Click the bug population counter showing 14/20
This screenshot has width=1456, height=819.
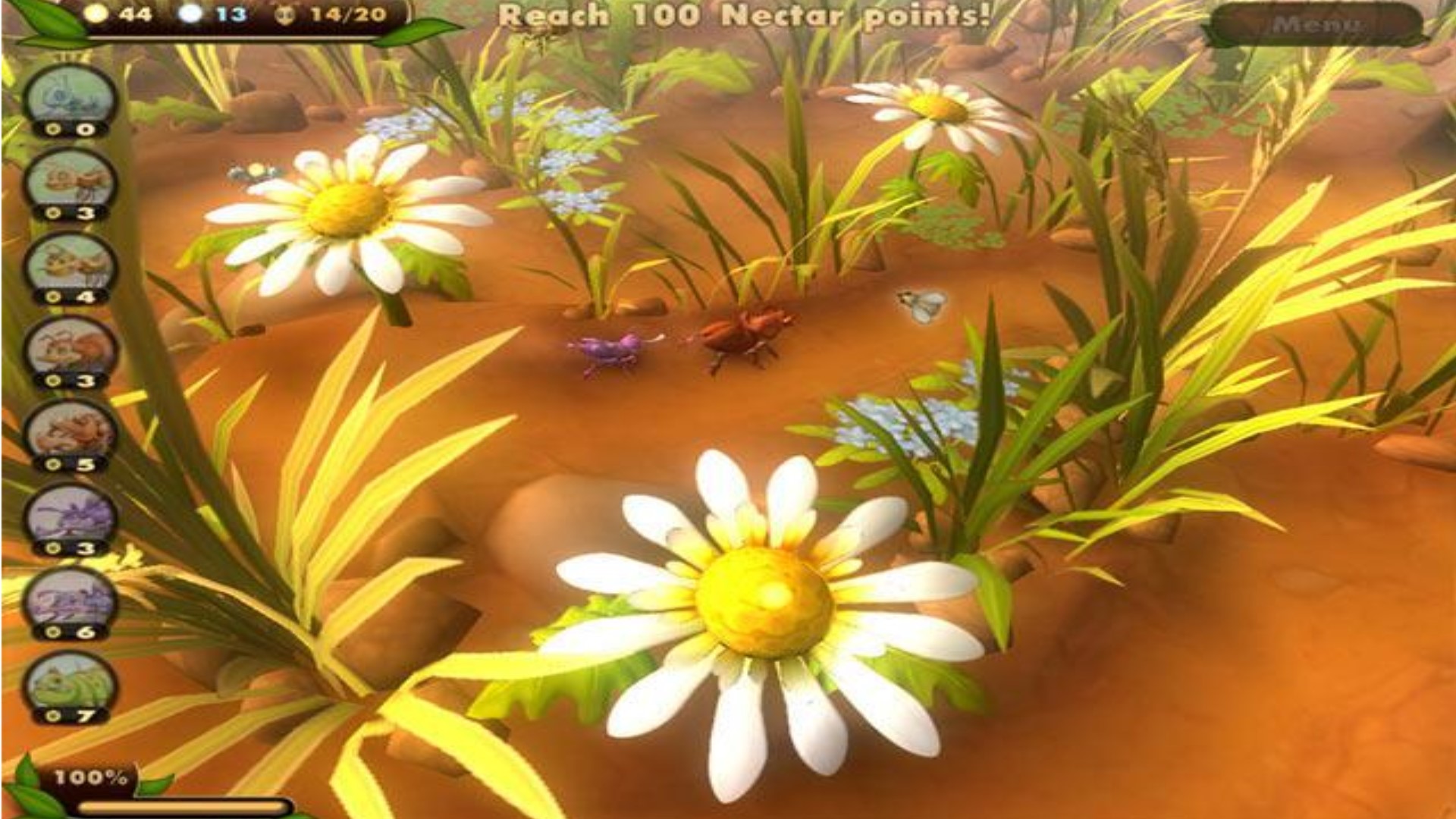pos(326,14)
